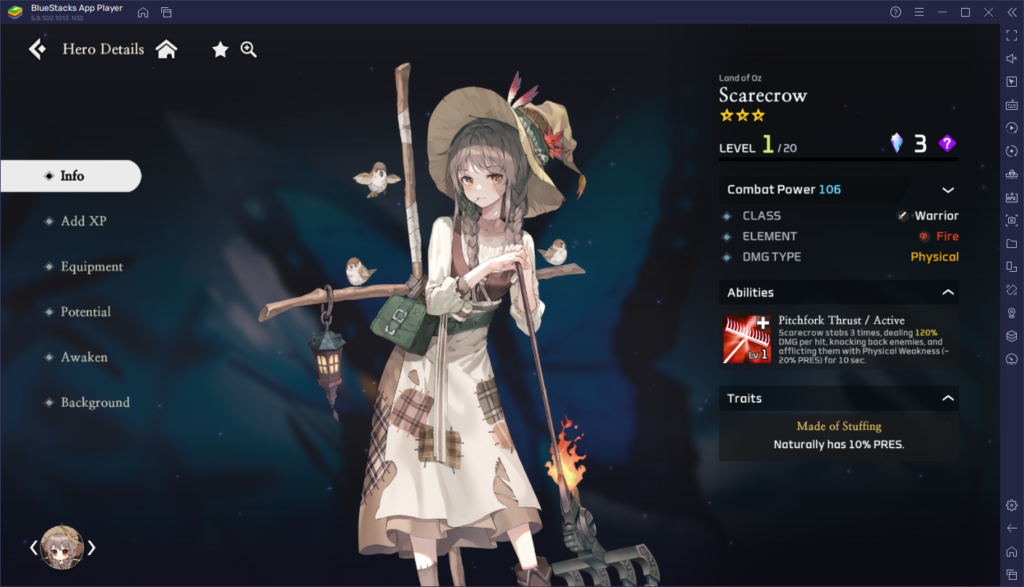Open the Equipment tab
The width and height of the screenshot is (1024, 587).
coord(91,267)
